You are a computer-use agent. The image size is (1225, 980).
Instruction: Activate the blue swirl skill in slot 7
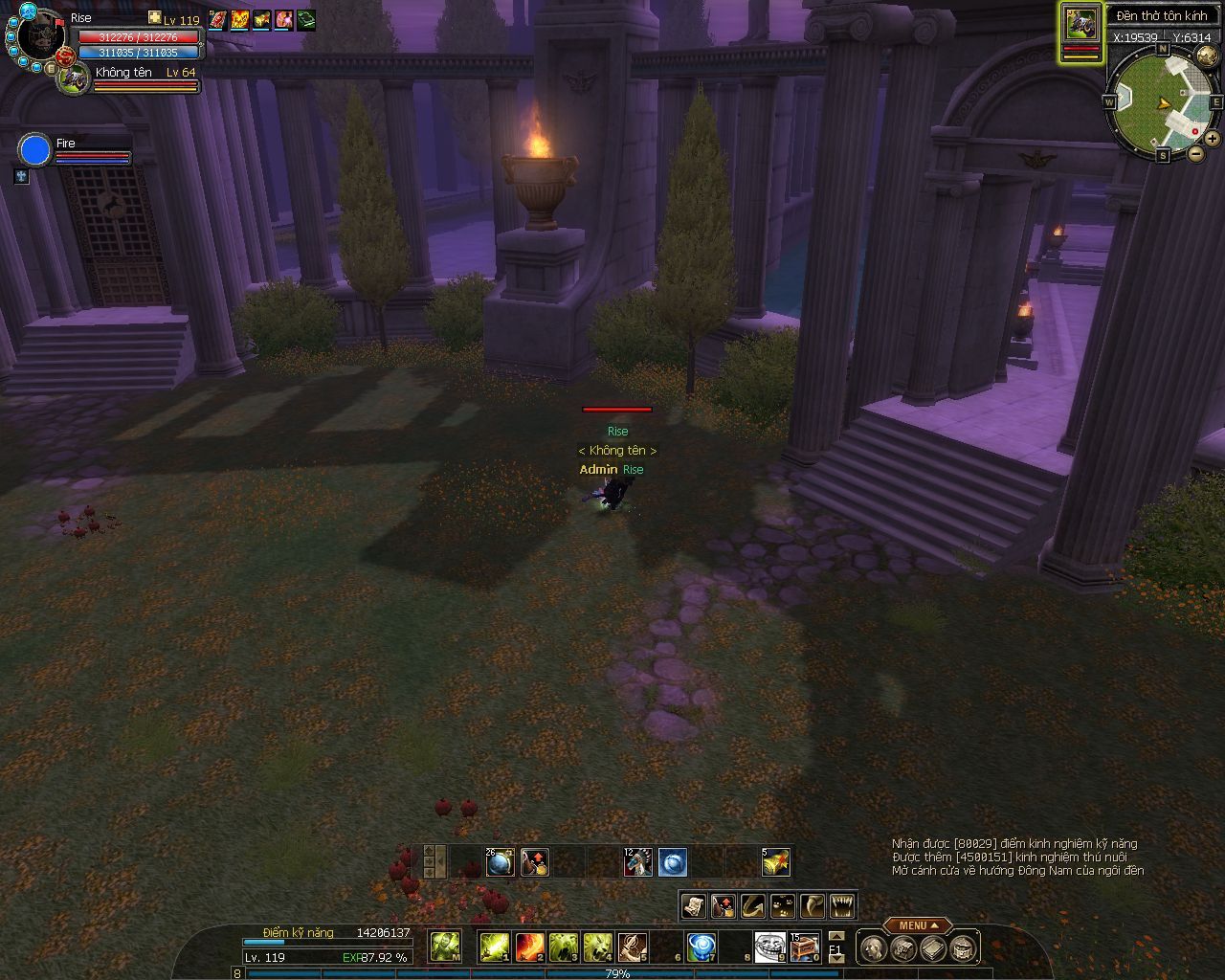pyautogui.click(x=702, y=947)
